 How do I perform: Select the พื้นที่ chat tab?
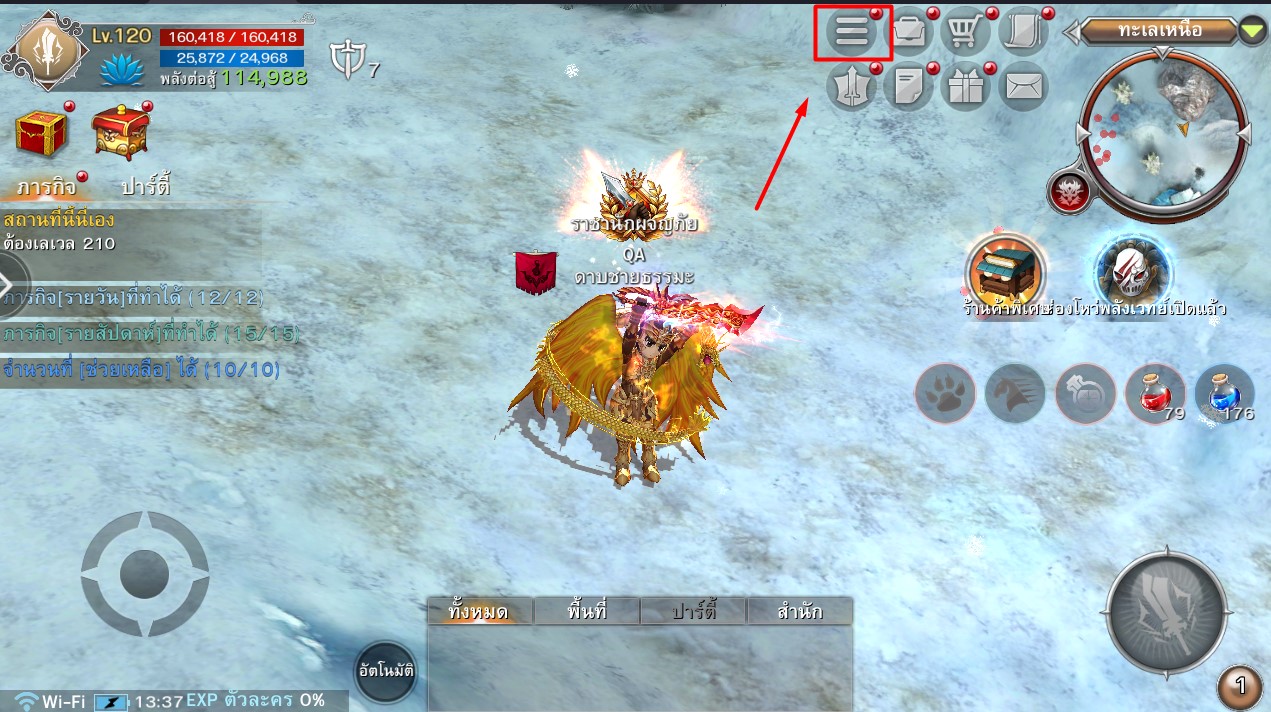(x=586, y=611)
